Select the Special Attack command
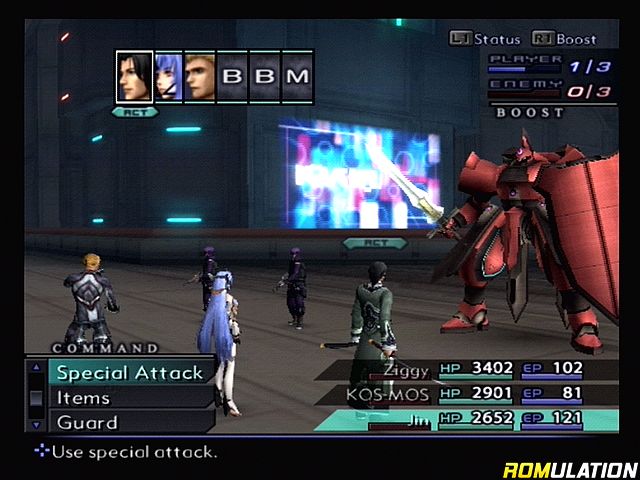The height and width of the screenshot is (480, 640). pyautogui.click(x=130, y=372)
